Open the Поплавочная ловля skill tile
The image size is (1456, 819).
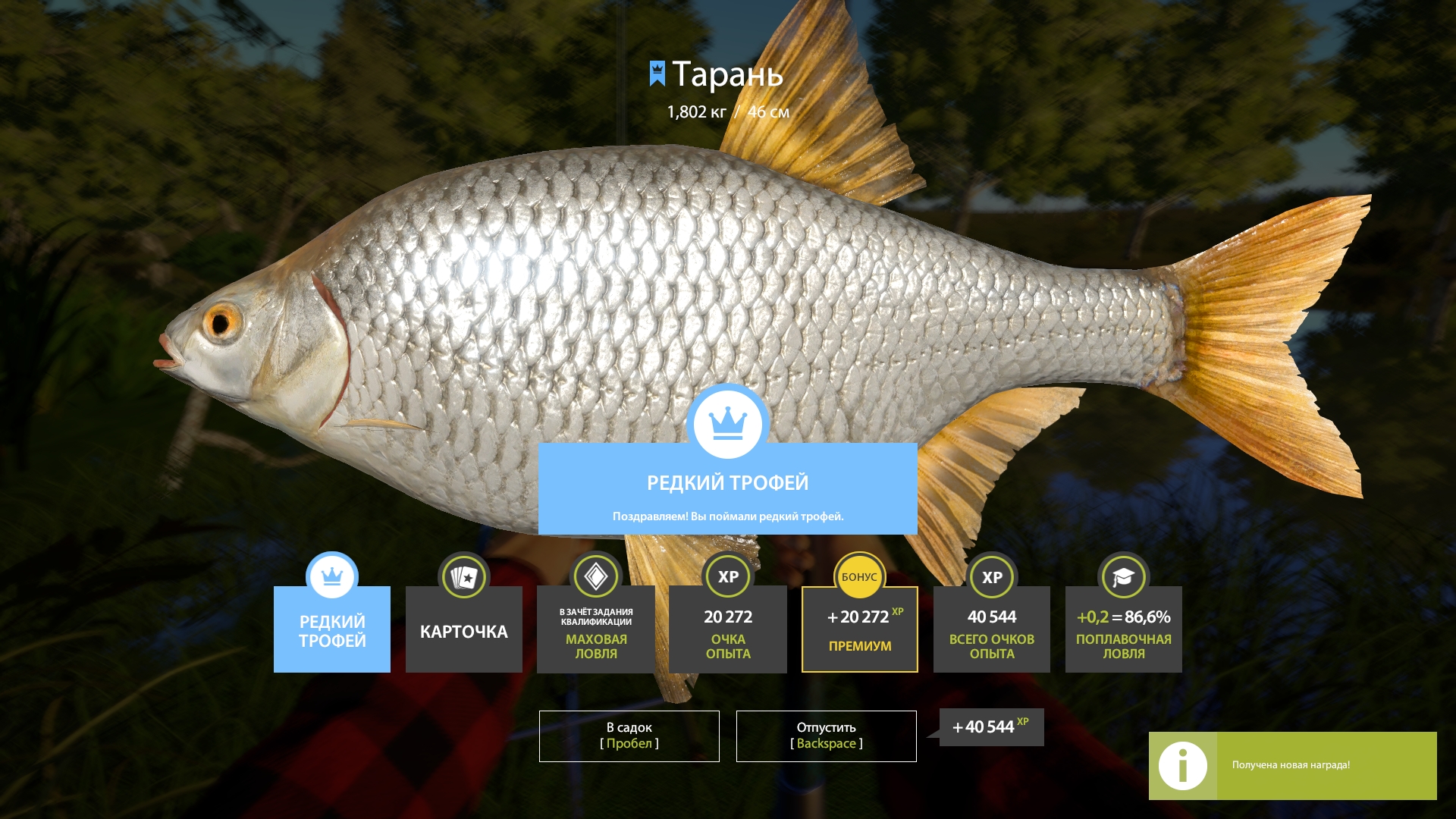click(x=1123, y=629)
